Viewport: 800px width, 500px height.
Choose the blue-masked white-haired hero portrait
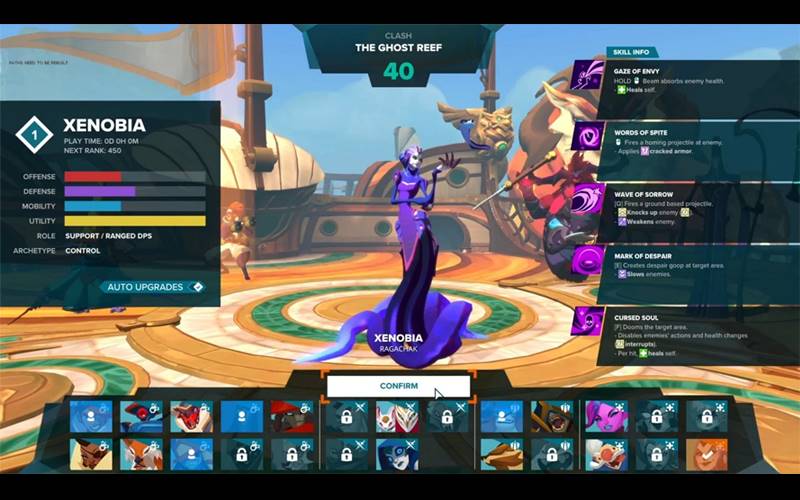pos(397,455)
